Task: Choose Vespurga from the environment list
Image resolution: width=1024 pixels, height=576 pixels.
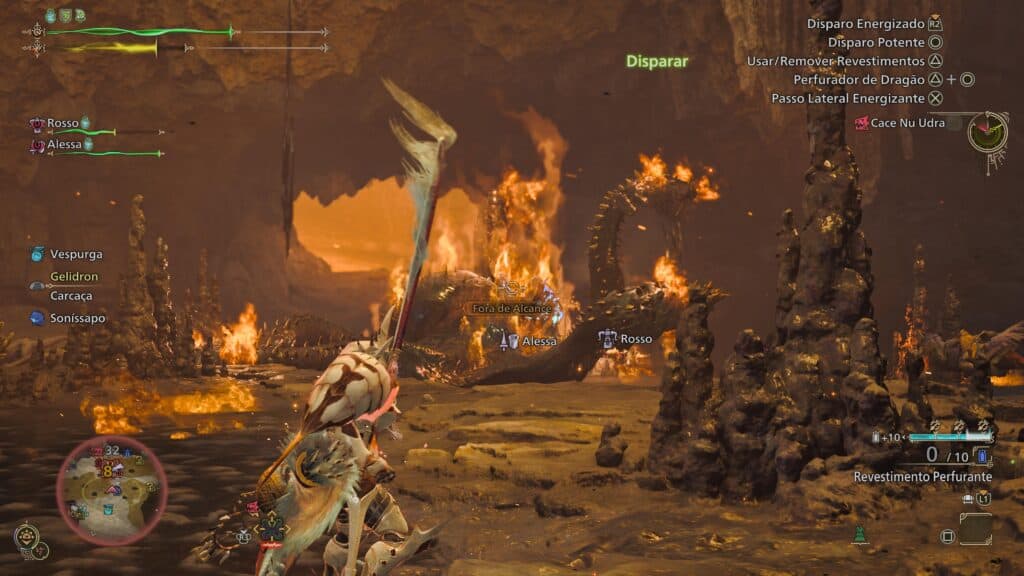Action: pos(75,254)
